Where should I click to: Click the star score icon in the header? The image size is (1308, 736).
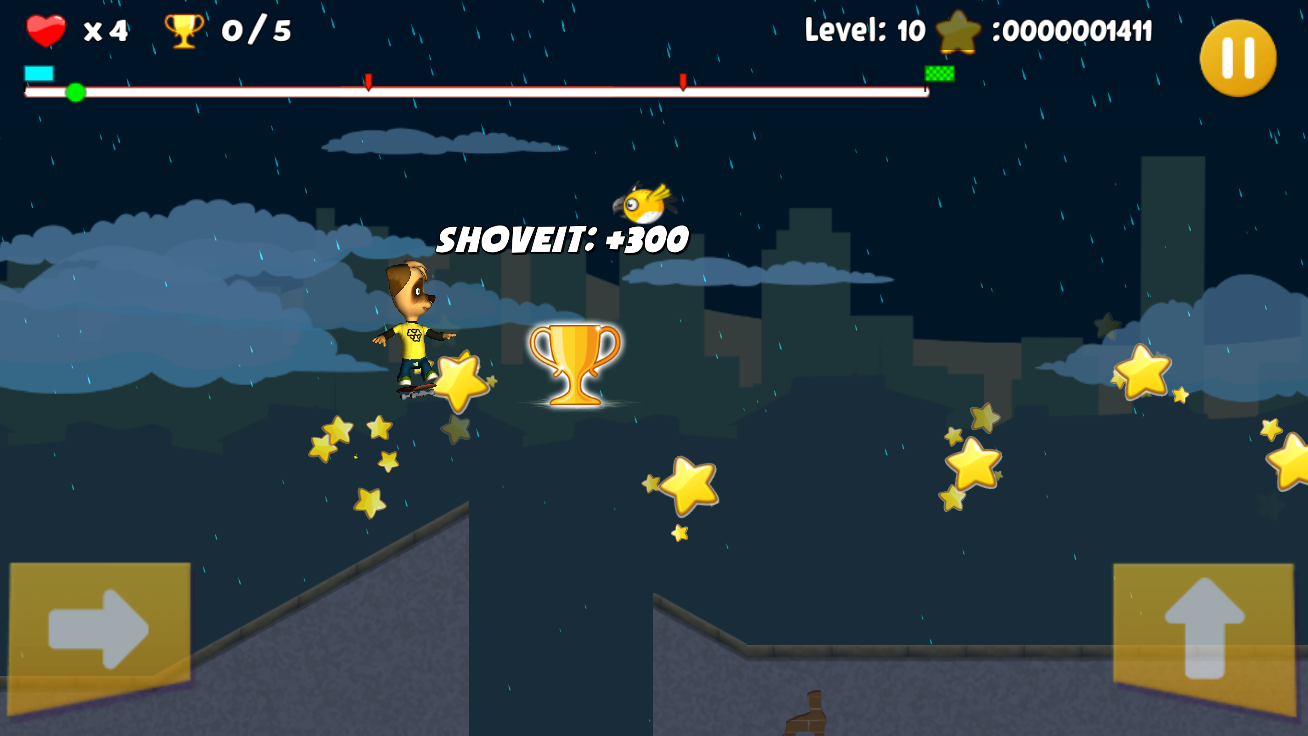[958, 30]
